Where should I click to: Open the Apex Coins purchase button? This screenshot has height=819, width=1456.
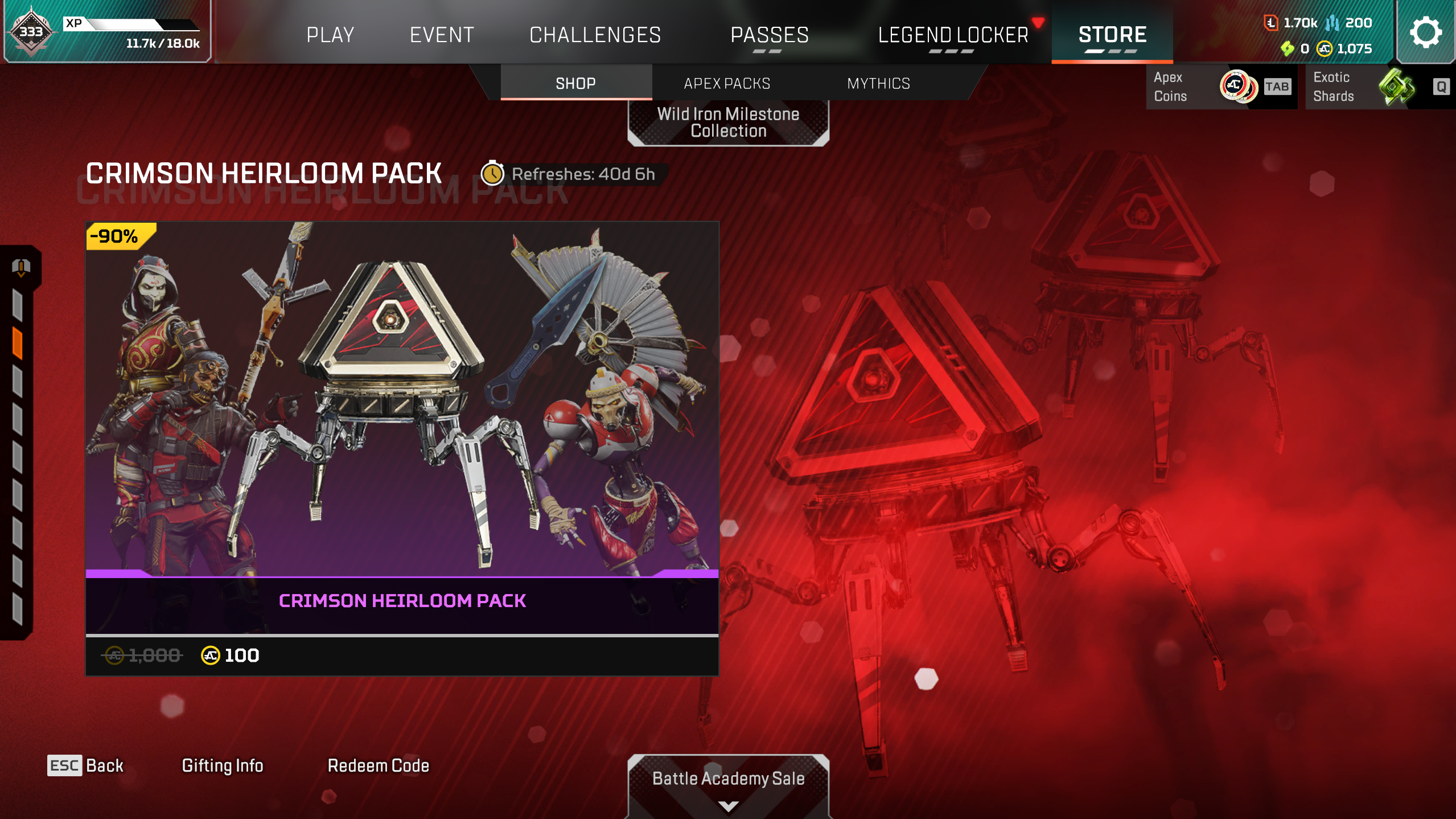coord(1220,87)
